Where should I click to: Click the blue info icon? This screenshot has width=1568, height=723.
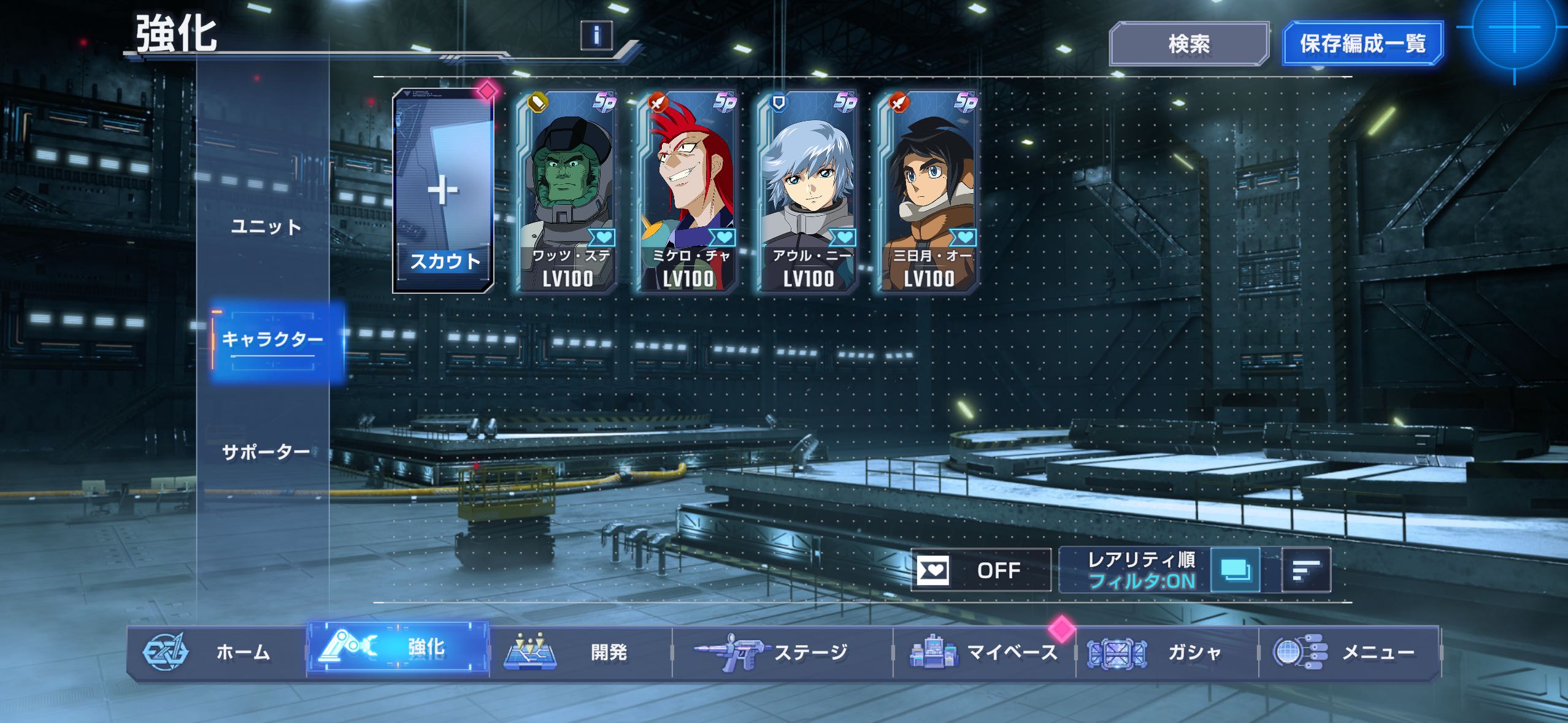click(596, 36)
